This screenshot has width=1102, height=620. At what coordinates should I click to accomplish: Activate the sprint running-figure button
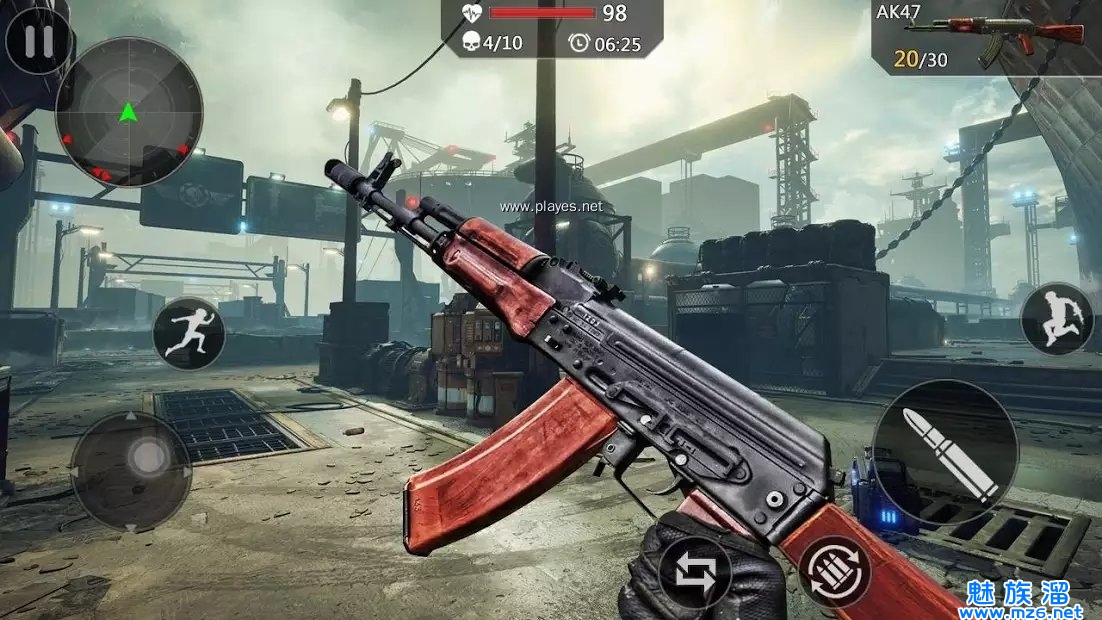pyautogui.click(x=188, y=334)
